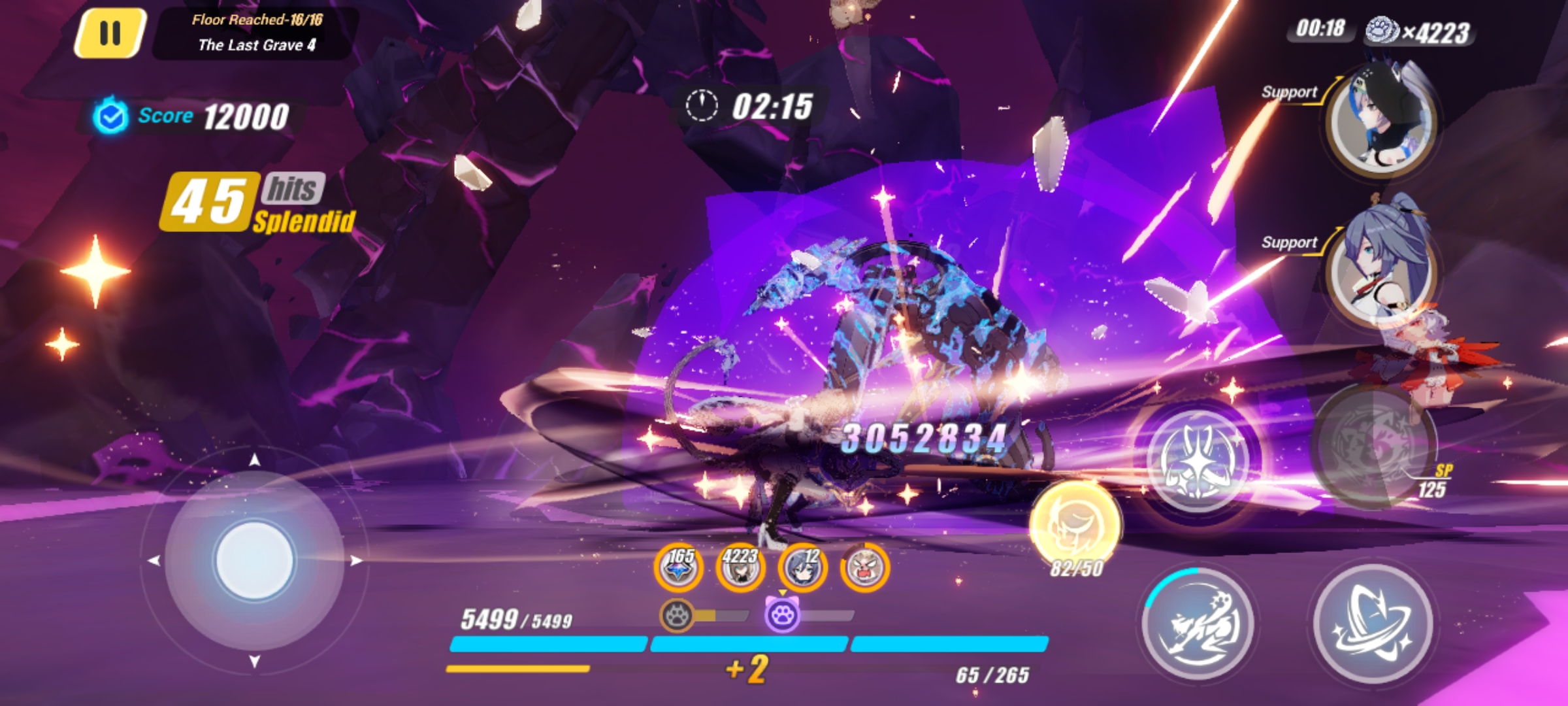The image size is (1568, 706).
Task: Tap the stopwatch icon beside the 02:15 timer
Action: [702, 105]
